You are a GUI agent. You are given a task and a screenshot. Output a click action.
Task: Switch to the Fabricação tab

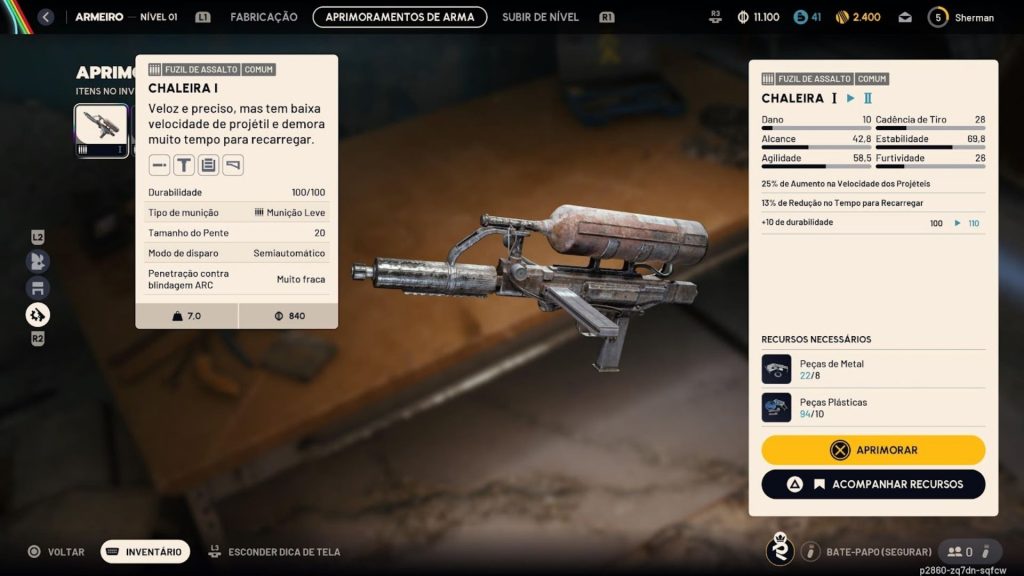click(x=264, y=17)
